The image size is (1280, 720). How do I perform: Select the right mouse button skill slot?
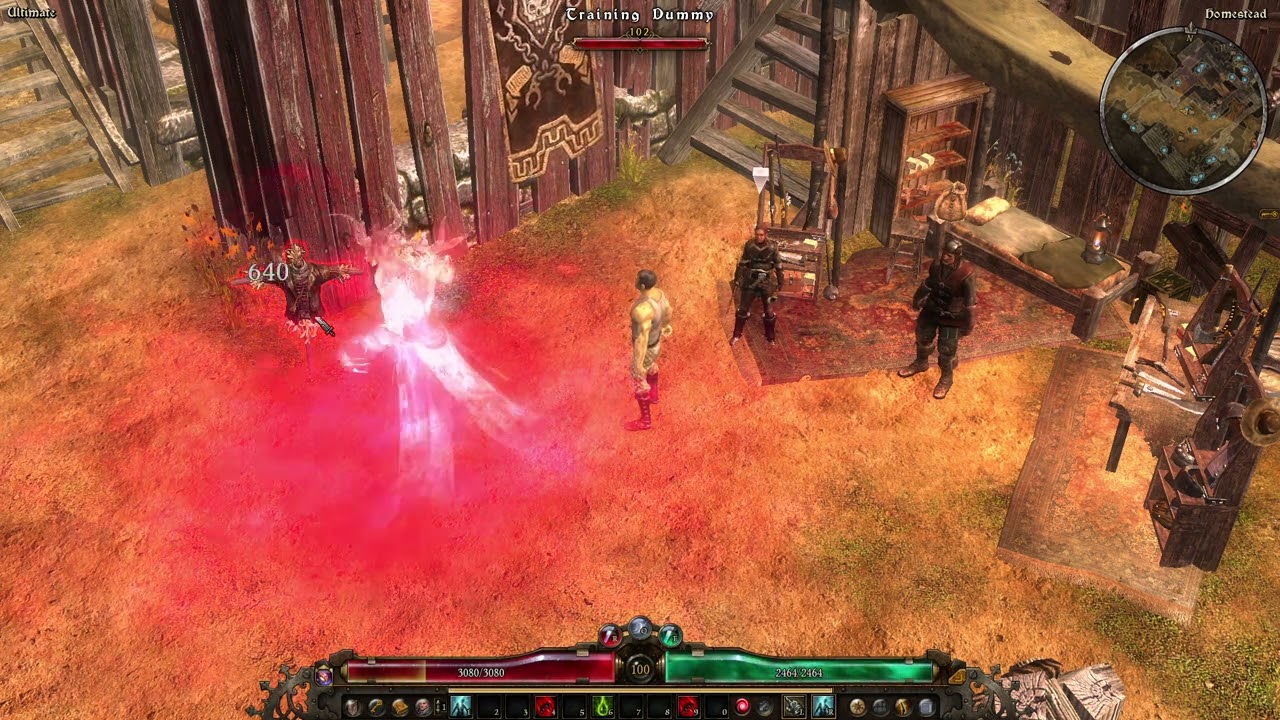(x=823, y=707)
